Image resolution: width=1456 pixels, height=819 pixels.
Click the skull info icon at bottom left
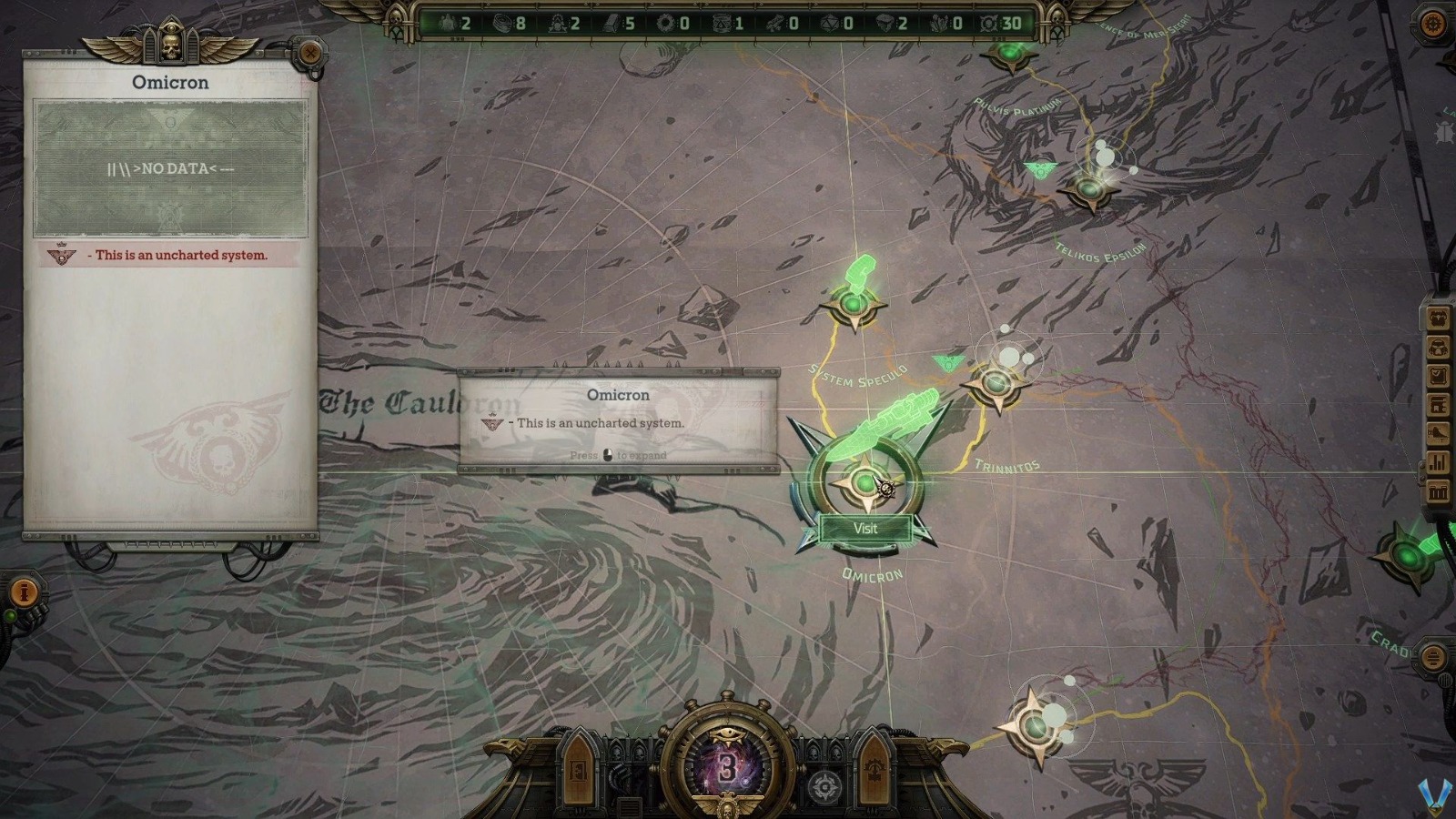pyautogui.click(x=23, y=591)
